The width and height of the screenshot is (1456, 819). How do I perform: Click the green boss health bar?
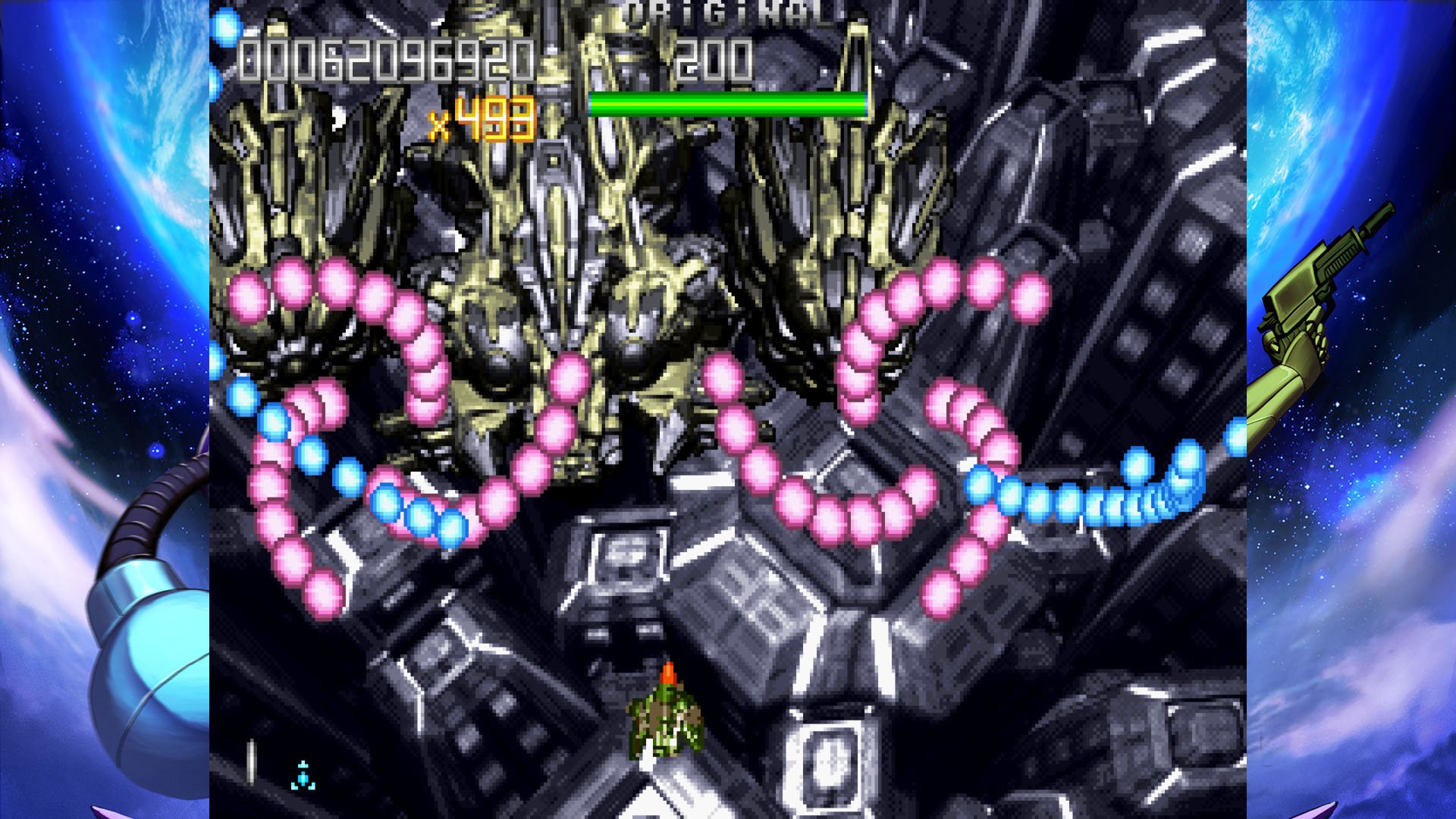(728, 102)
